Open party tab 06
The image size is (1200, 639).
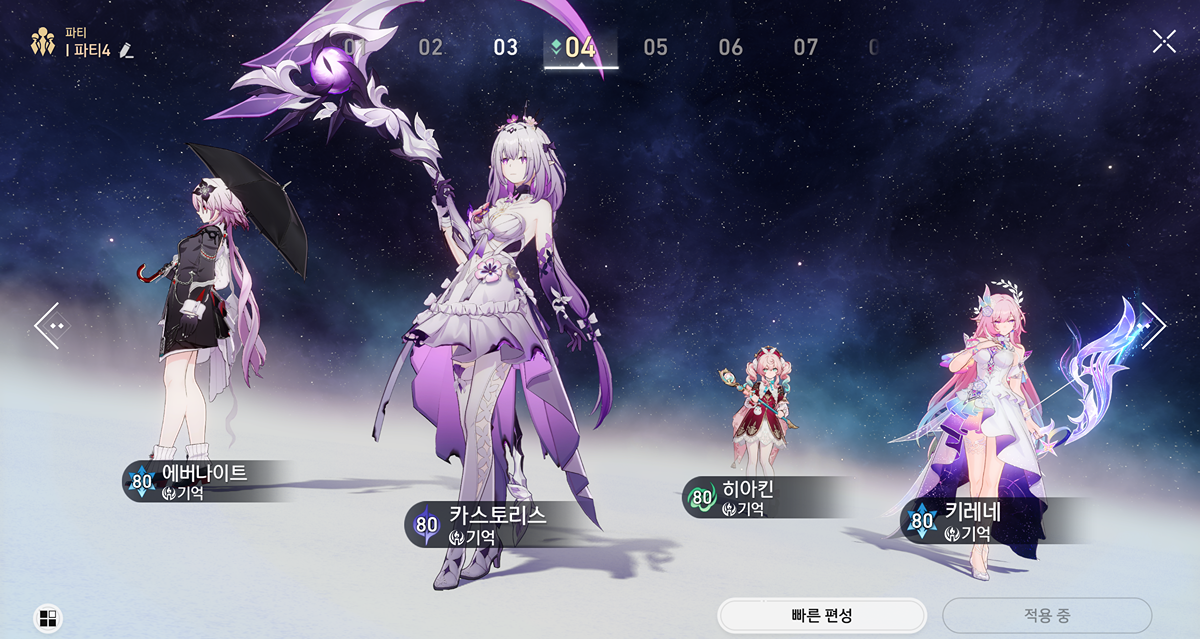pos(731,47)
